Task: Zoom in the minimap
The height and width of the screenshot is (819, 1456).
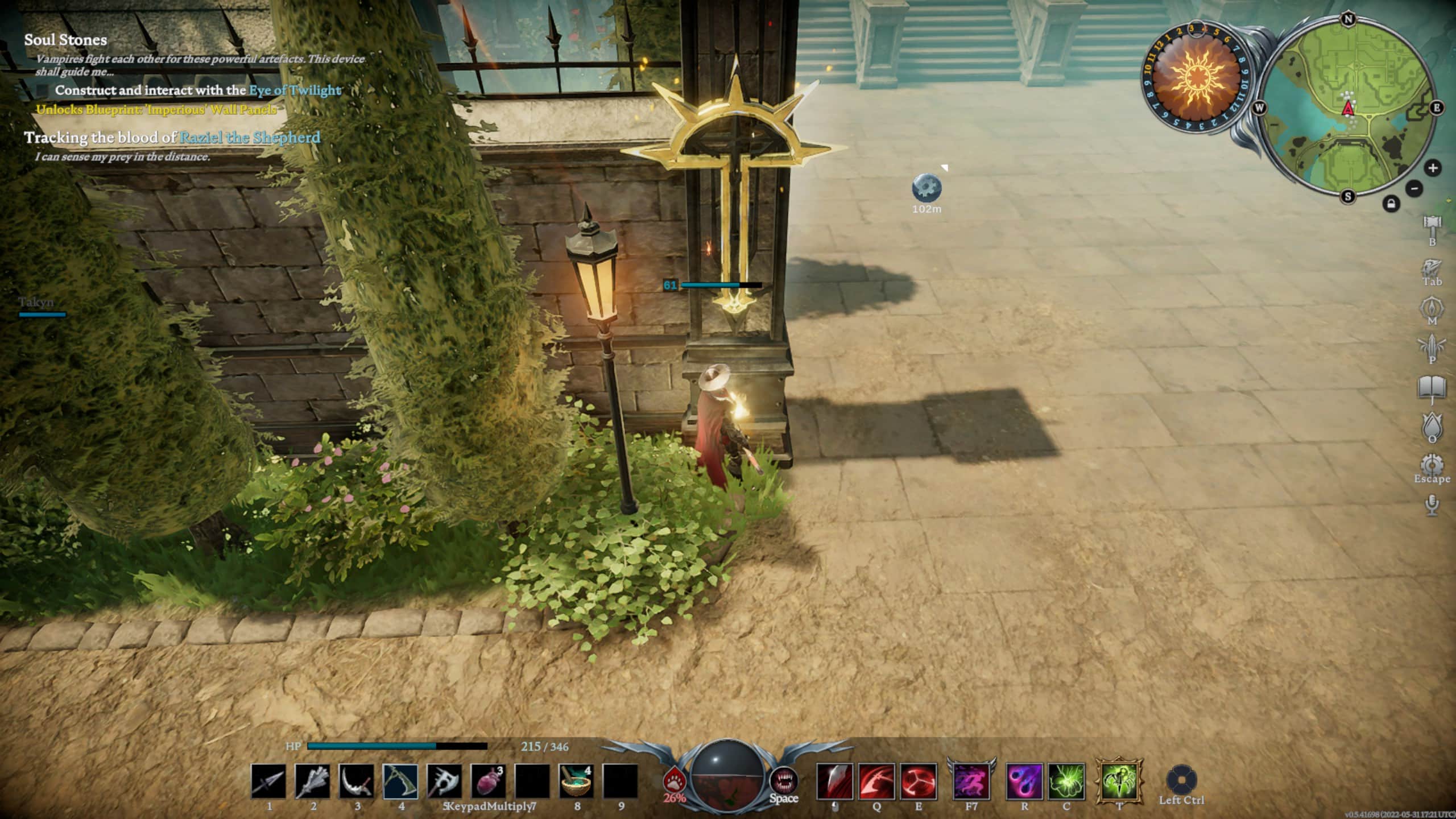Action: click(x=1433, y=168)
